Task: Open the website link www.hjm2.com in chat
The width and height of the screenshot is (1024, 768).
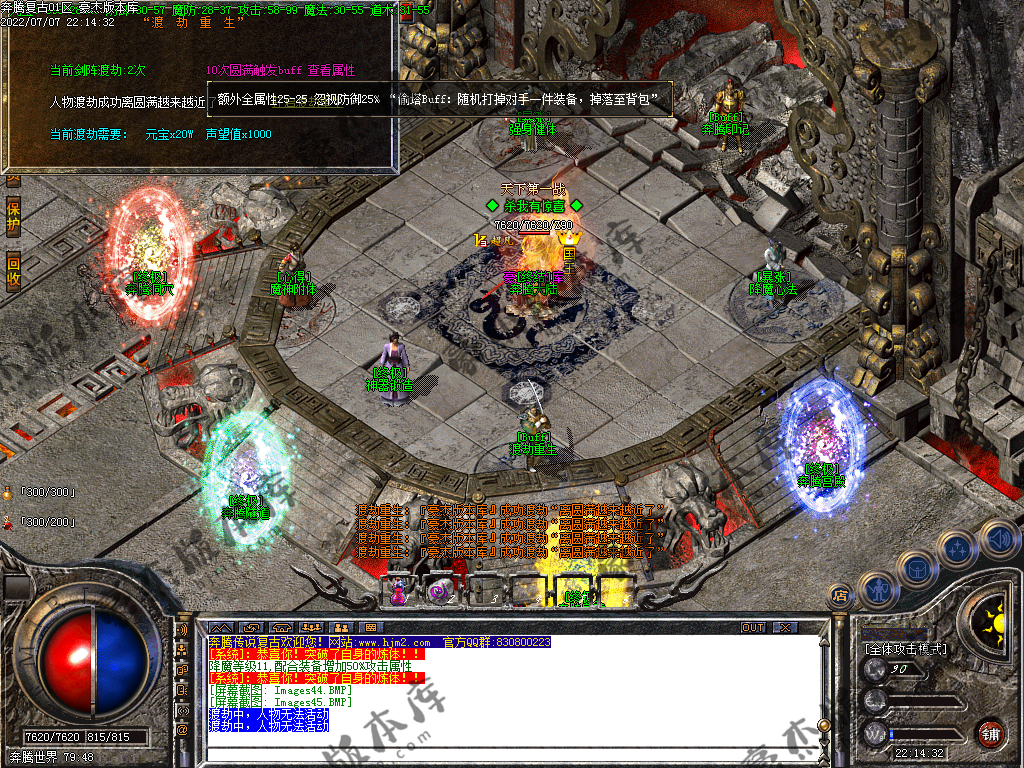Action: (x=394, y=642)
